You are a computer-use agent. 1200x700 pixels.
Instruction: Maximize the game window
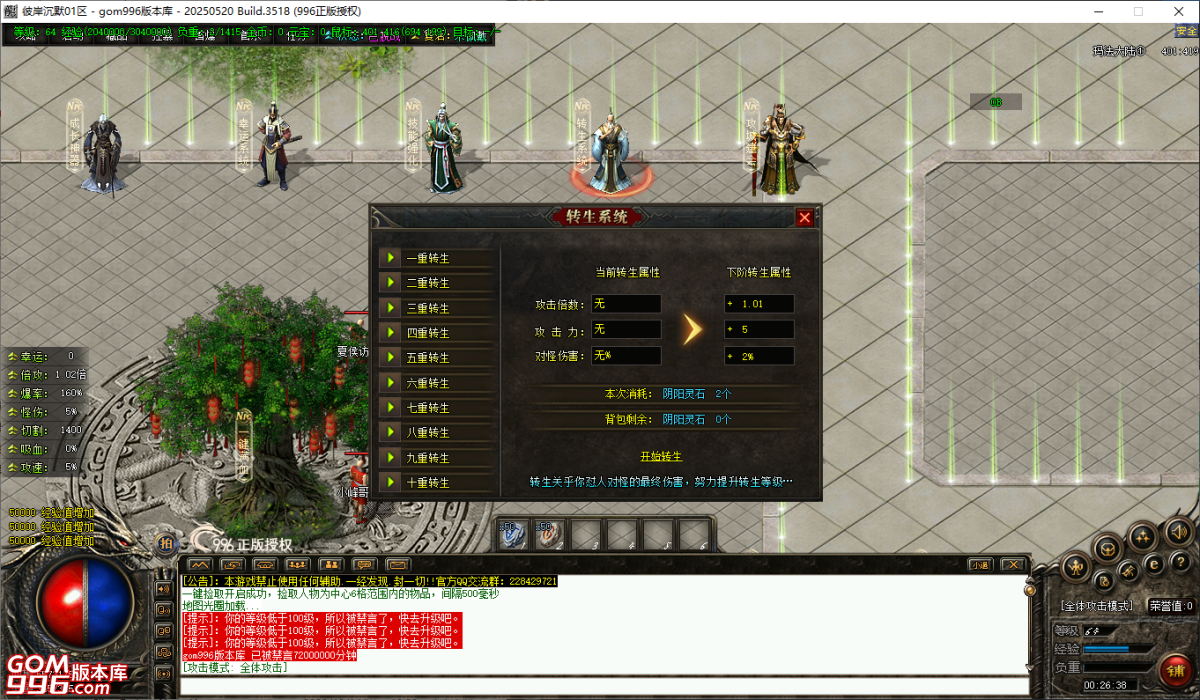coord(1138,12)
